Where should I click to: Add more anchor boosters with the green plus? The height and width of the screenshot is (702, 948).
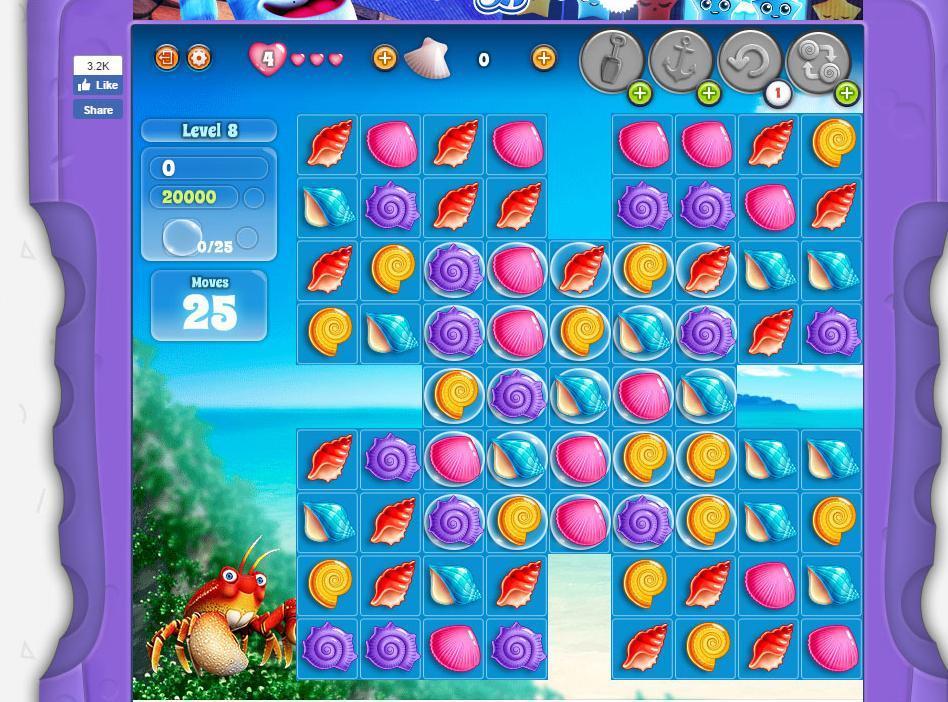coord(708,94)
